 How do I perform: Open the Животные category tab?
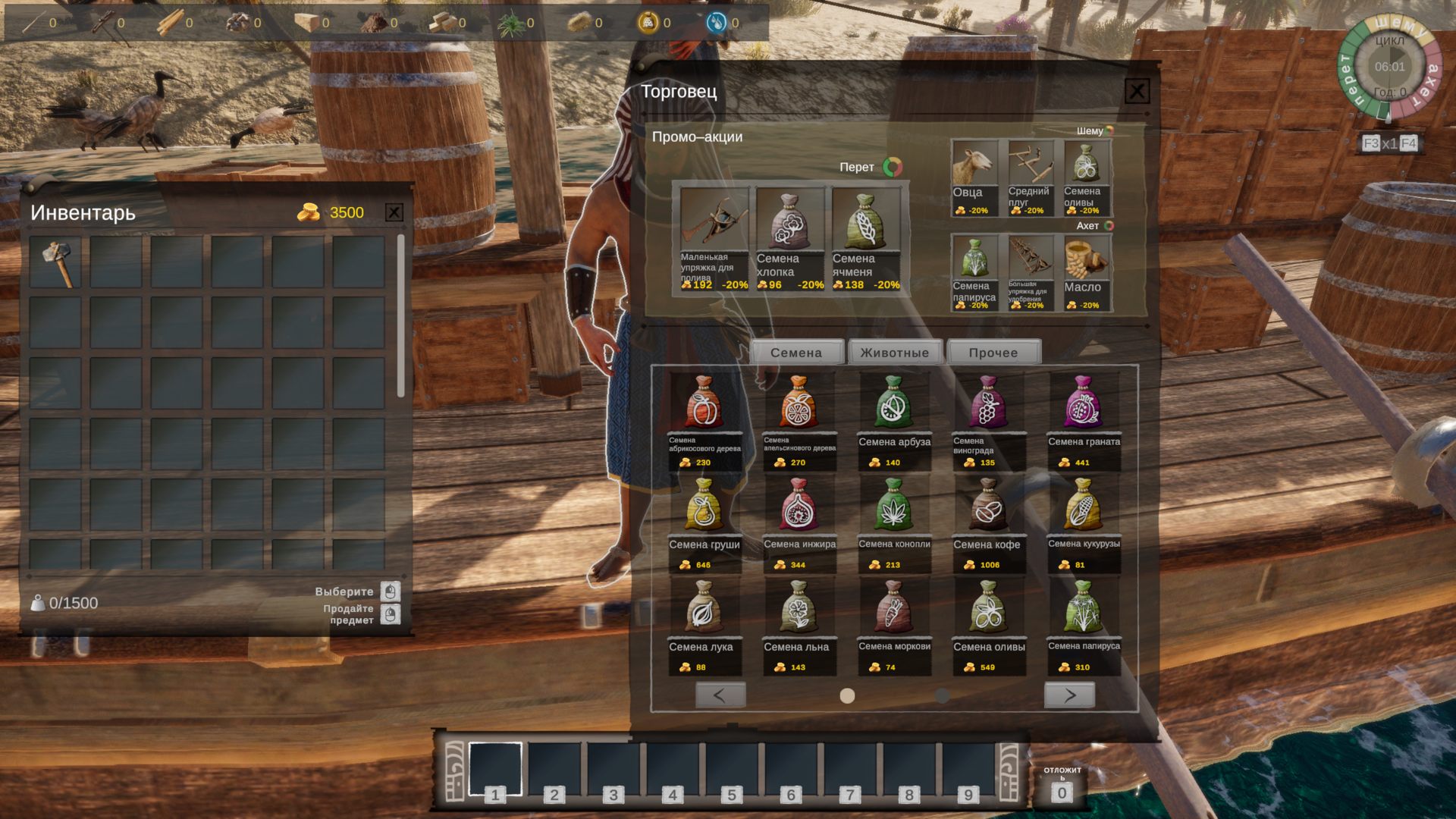[x=895, y=353]
